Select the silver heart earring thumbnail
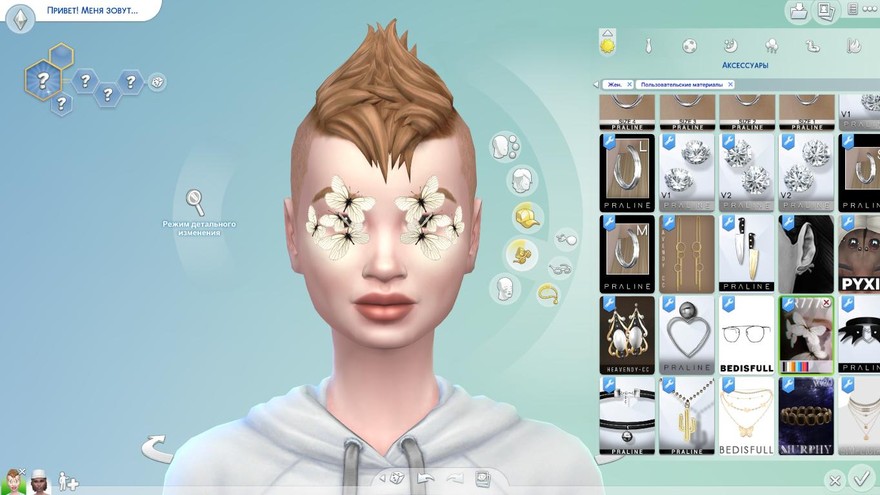The height and width of the screenshot is (495, 880). 686,334
